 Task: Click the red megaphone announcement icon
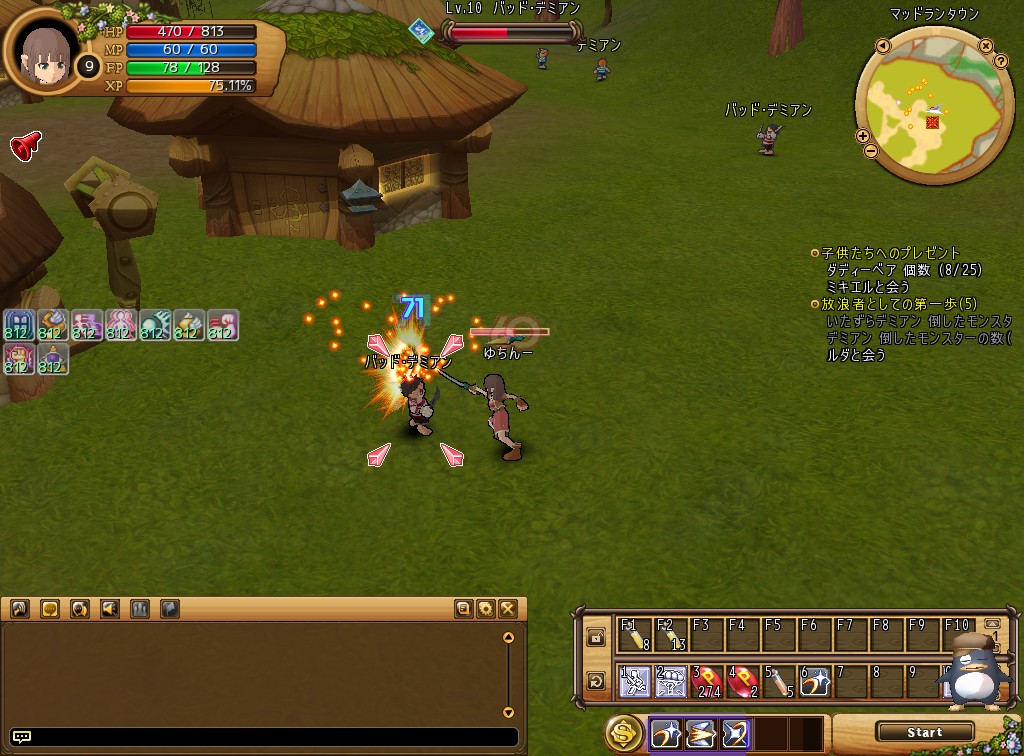(x=25, y=146)
